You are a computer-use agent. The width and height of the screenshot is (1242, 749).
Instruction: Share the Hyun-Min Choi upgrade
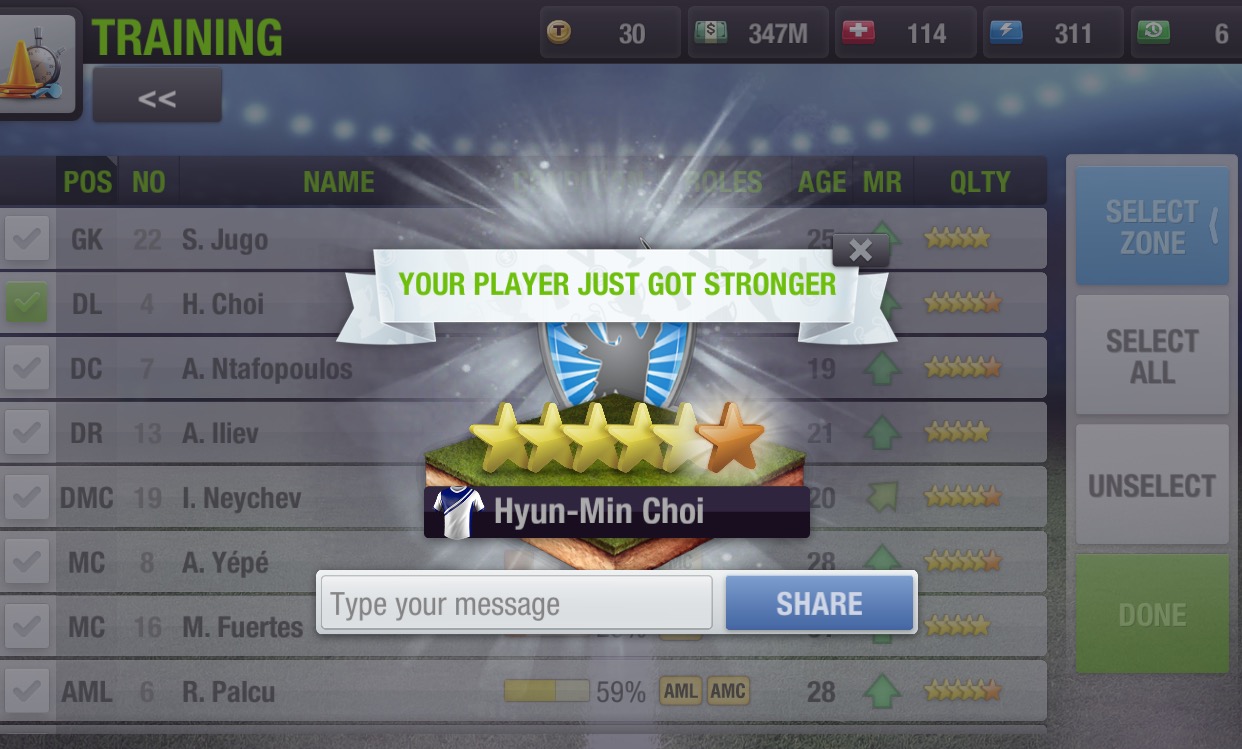click(x=819, y=603)
